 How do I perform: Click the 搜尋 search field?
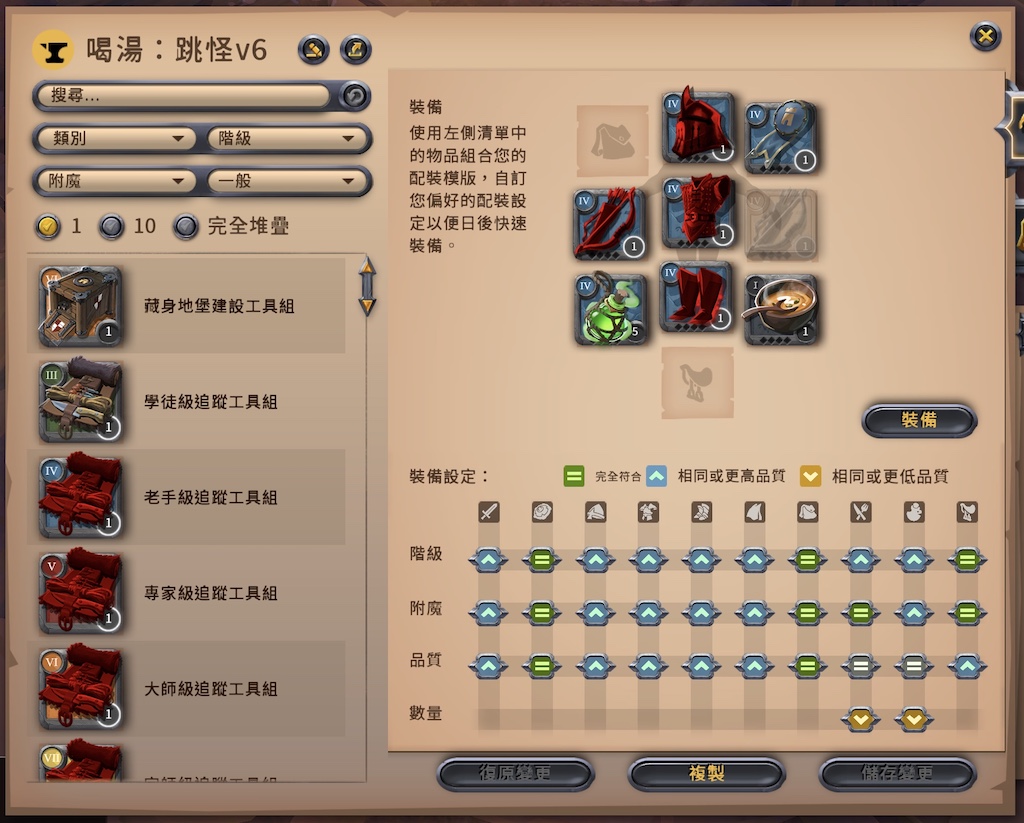pos(185,96)
